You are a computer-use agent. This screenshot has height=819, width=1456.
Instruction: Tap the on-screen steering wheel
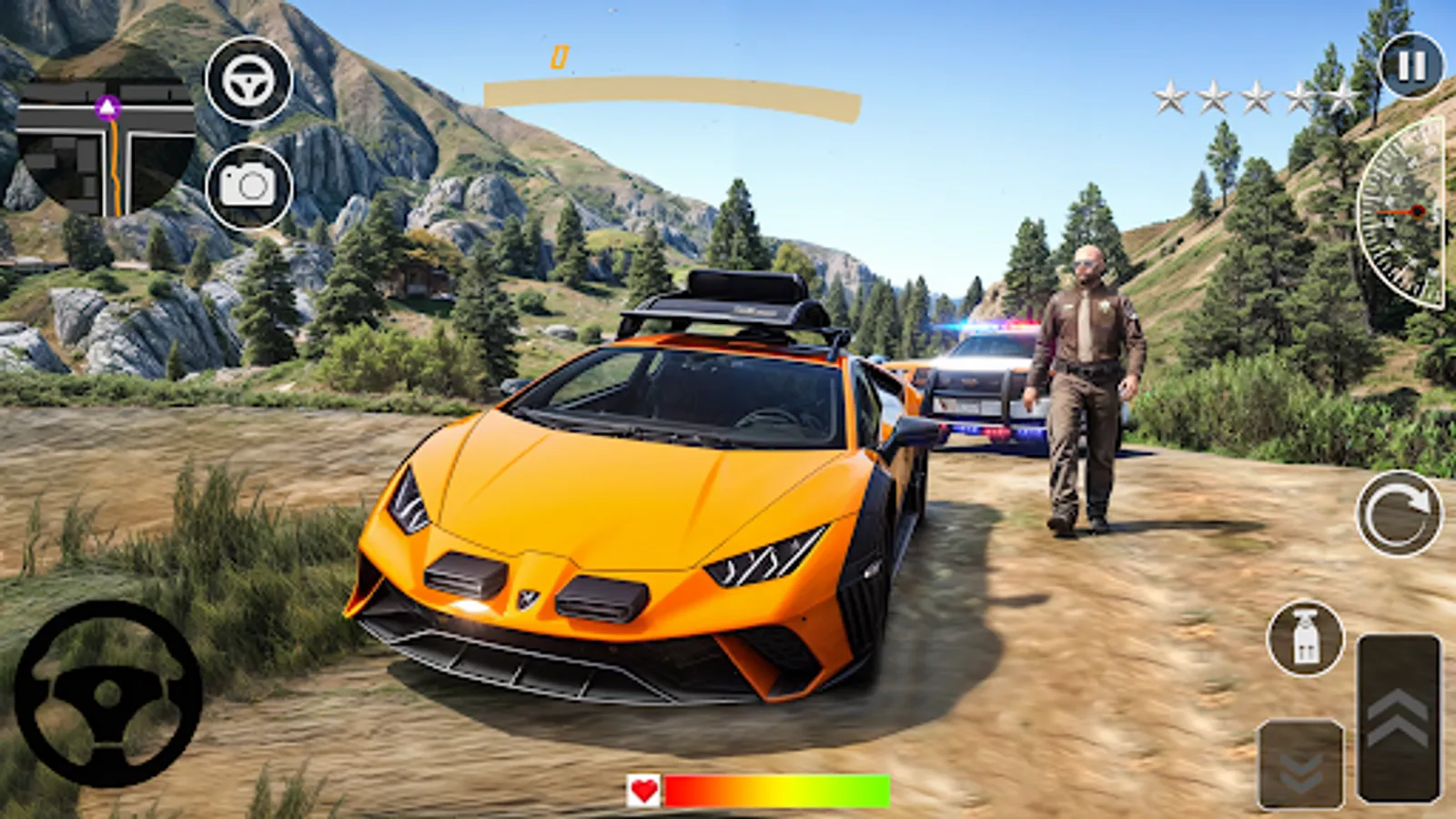coord(109,692)
